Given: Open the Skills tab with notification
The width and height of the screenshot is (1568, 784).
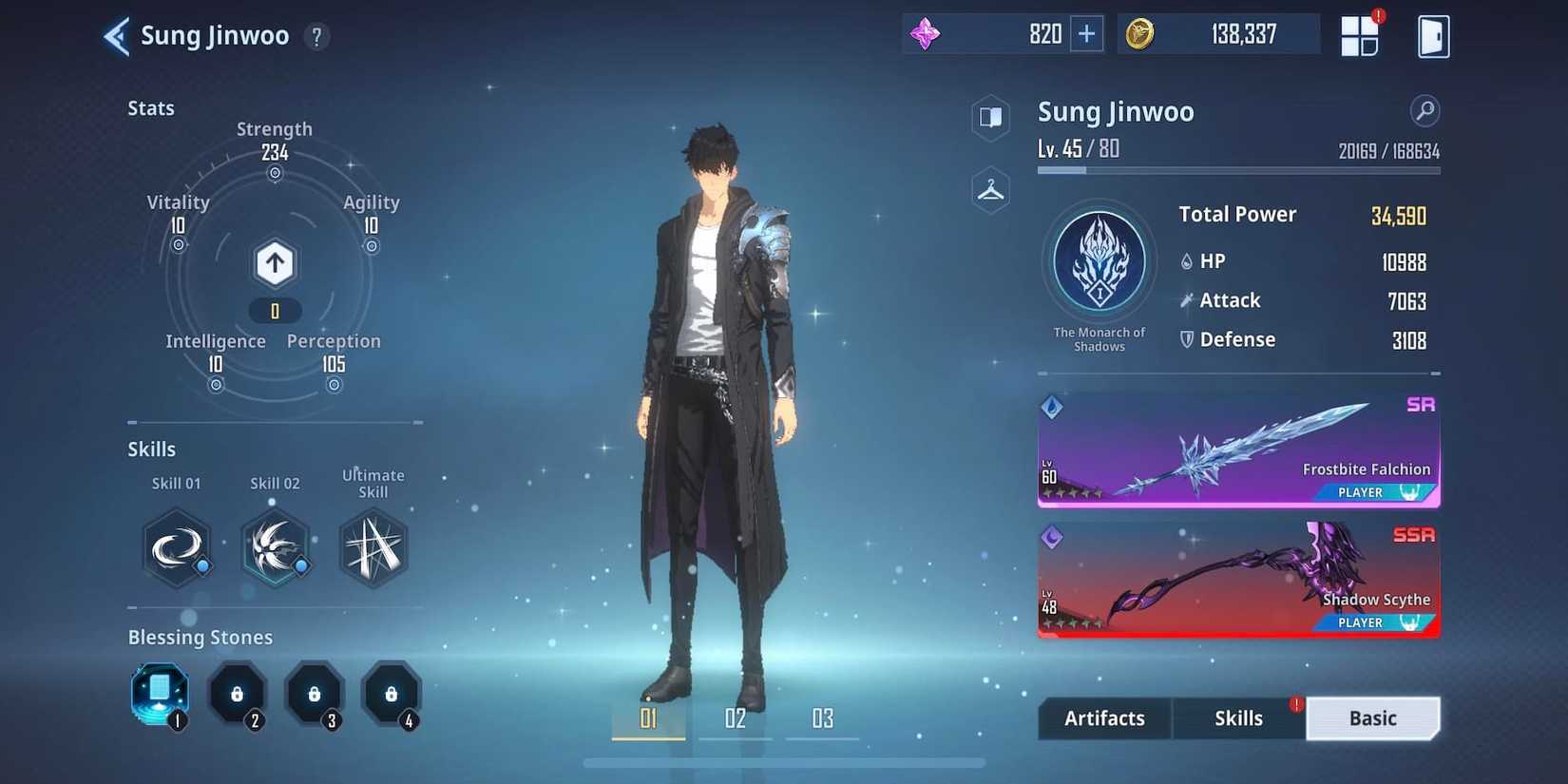Looking at the screenshot, I should [x=1238, y=718].
